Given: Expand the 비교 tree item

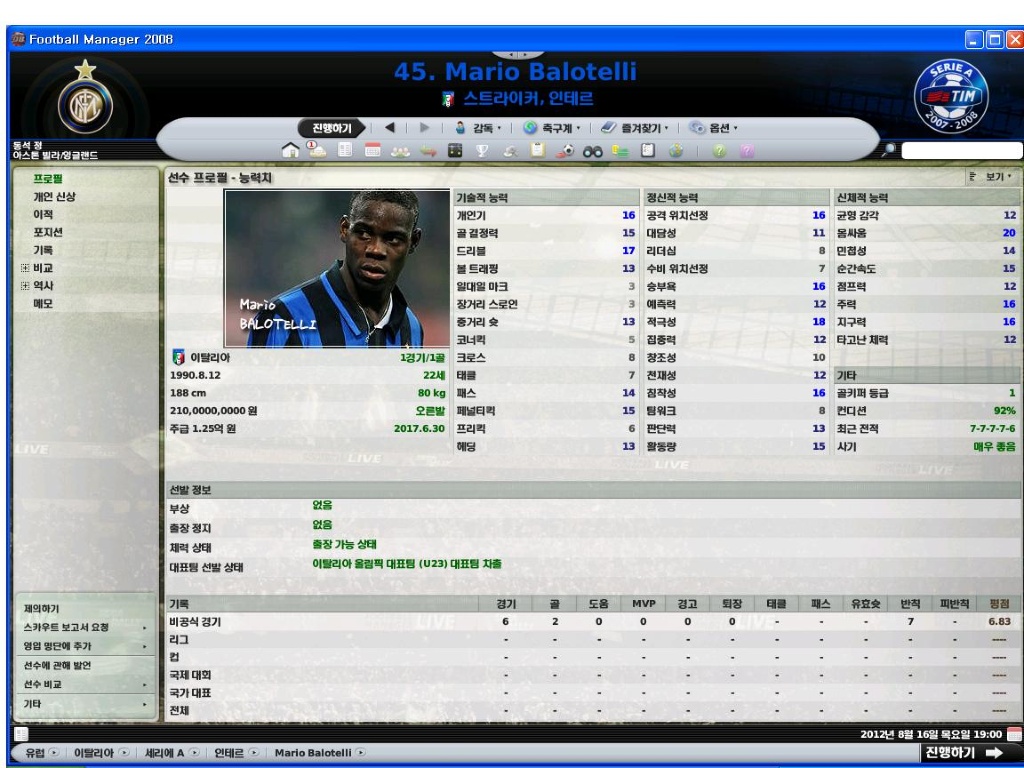Looking at the screenshot, I should [25, 268].
